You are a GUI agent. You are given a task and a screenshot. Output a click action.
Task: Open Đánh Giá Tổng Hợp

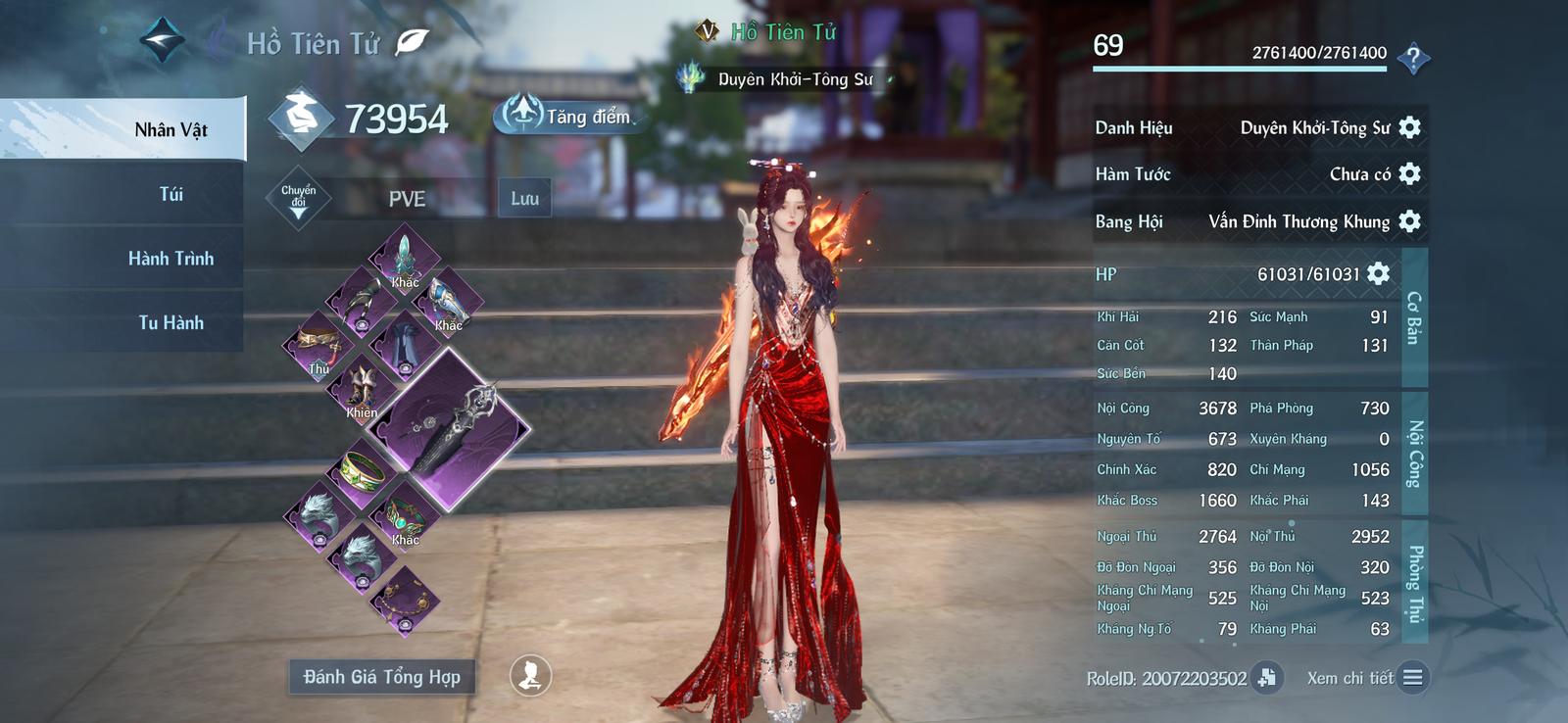[x=381, y=677]
